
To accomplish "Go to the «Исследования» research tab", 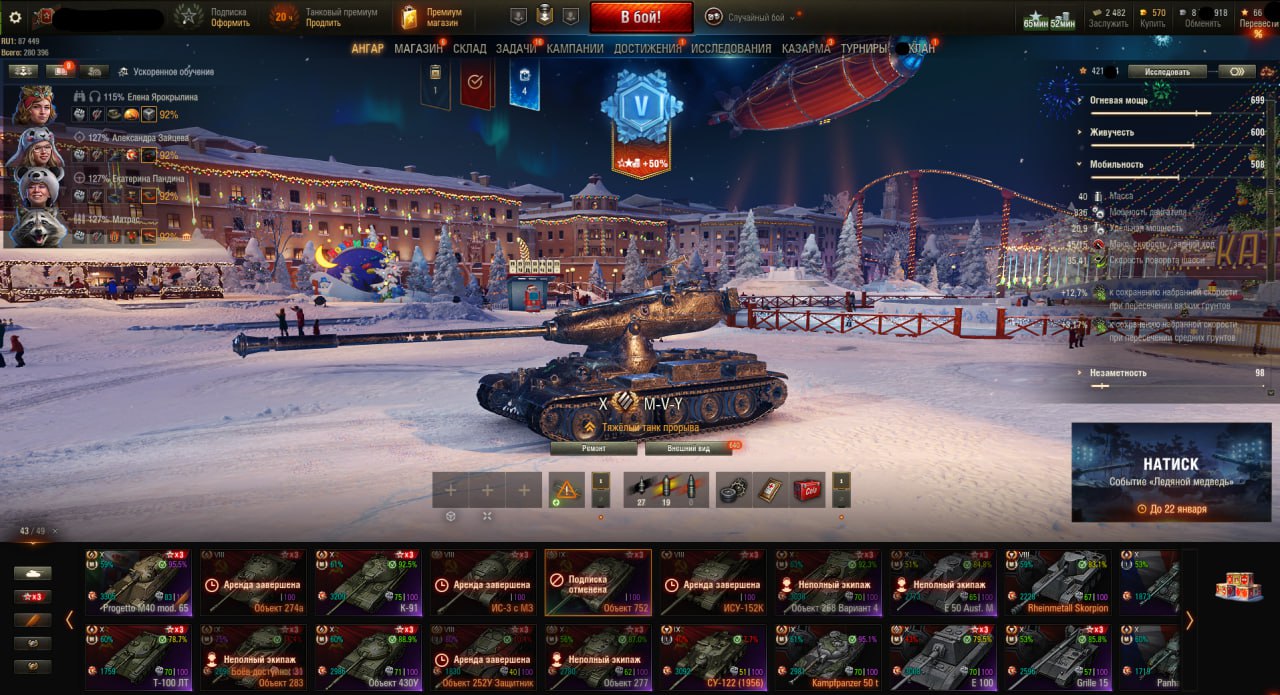I will click(731, 48).
